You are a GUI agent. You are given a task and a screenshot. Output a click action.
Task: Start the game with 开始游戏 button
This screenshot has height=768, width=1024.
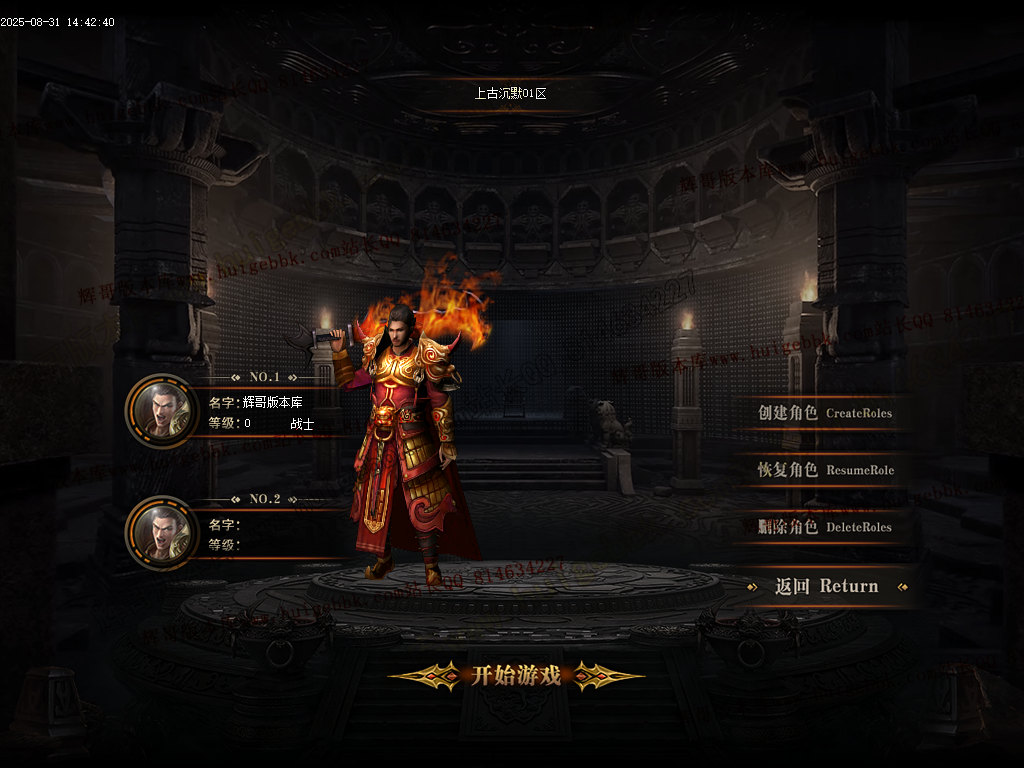[515, 676]
